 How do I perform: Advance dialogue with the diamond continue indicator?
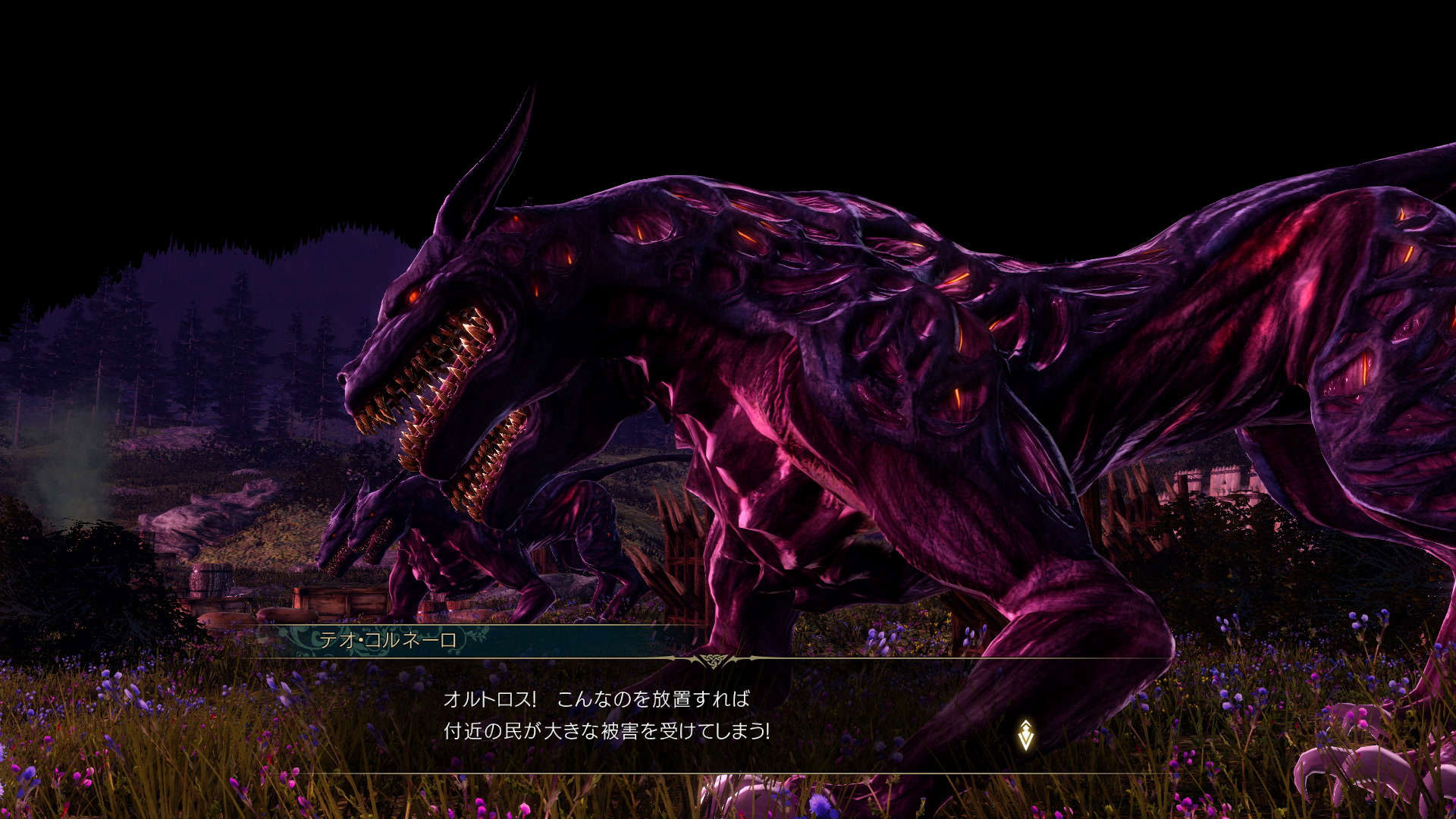1026,735
